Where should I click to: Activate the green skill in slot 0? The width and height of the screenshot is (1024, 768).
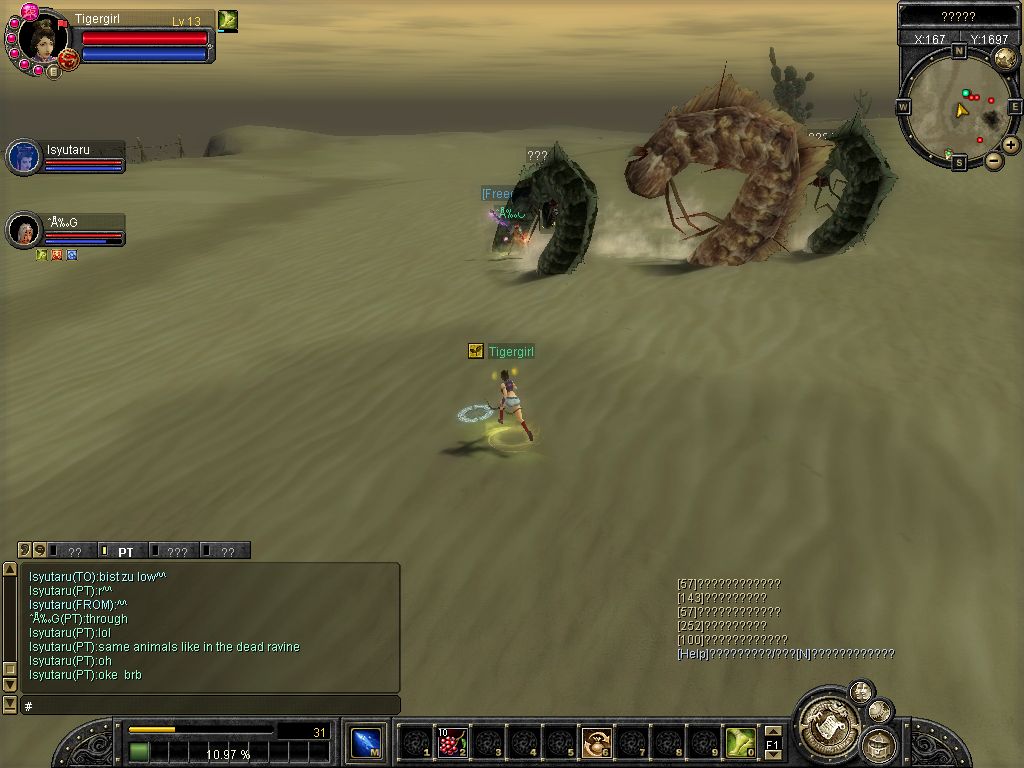pos(740,743)
